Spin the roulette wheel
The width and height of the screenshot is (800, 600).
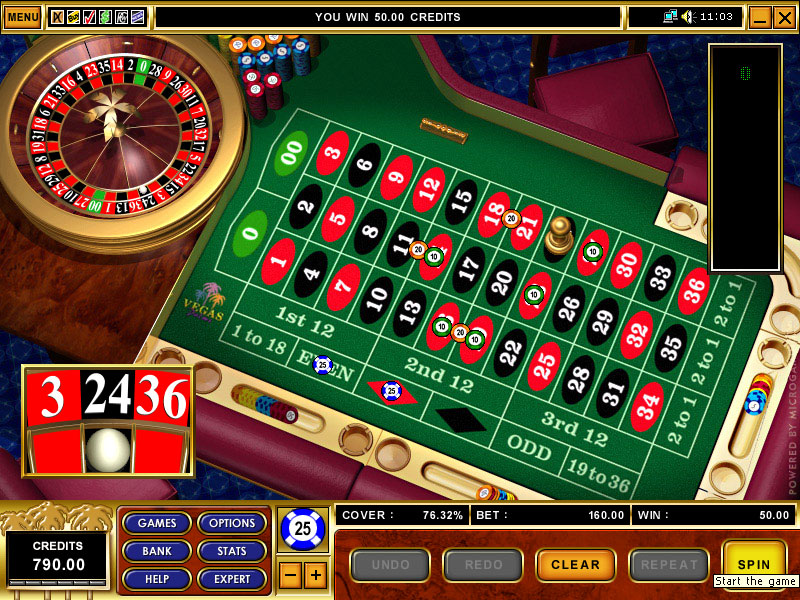[754, 564]
